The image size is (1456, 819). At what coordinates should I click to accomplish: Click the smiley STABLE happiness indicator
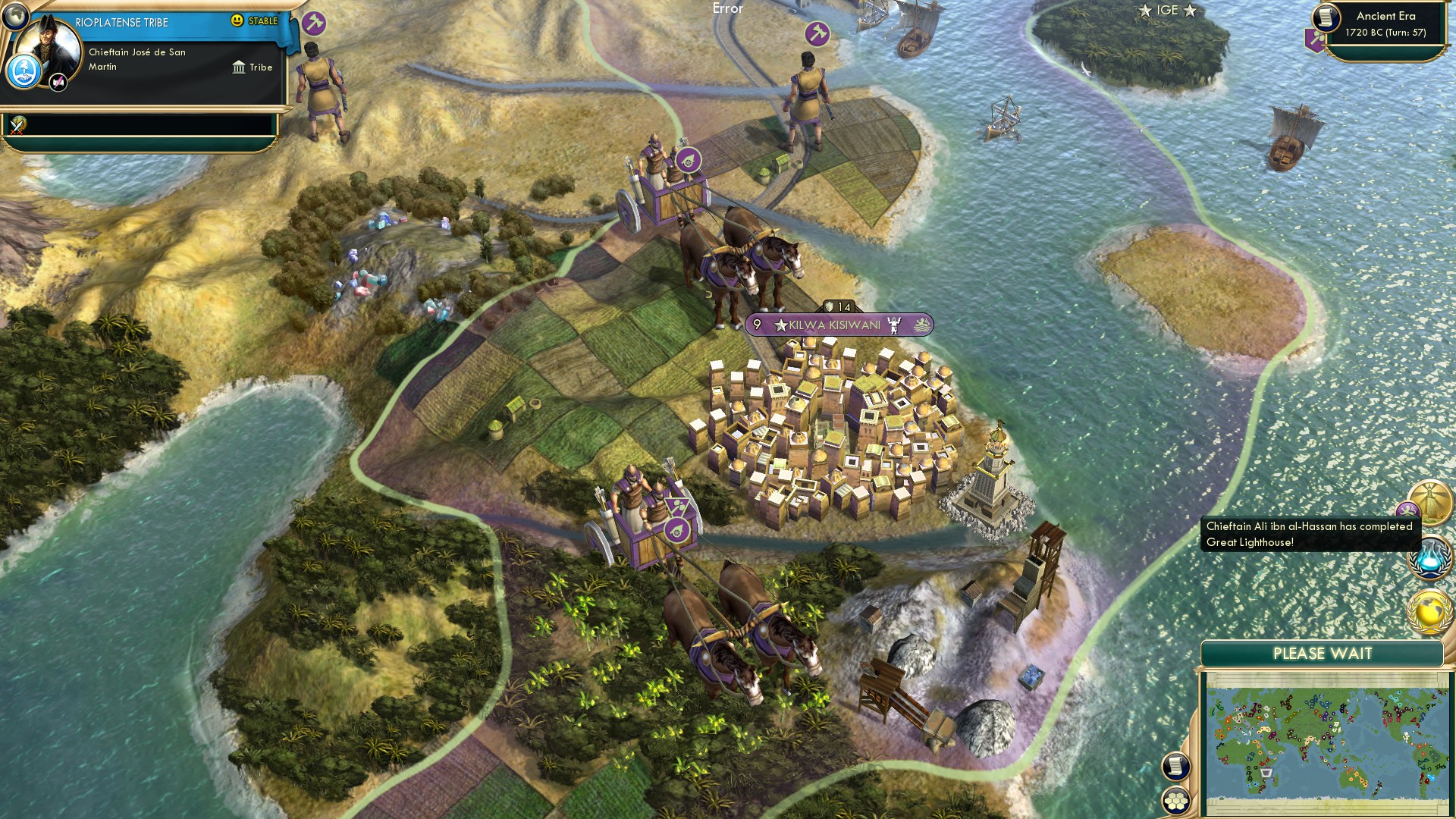point(237,20)
